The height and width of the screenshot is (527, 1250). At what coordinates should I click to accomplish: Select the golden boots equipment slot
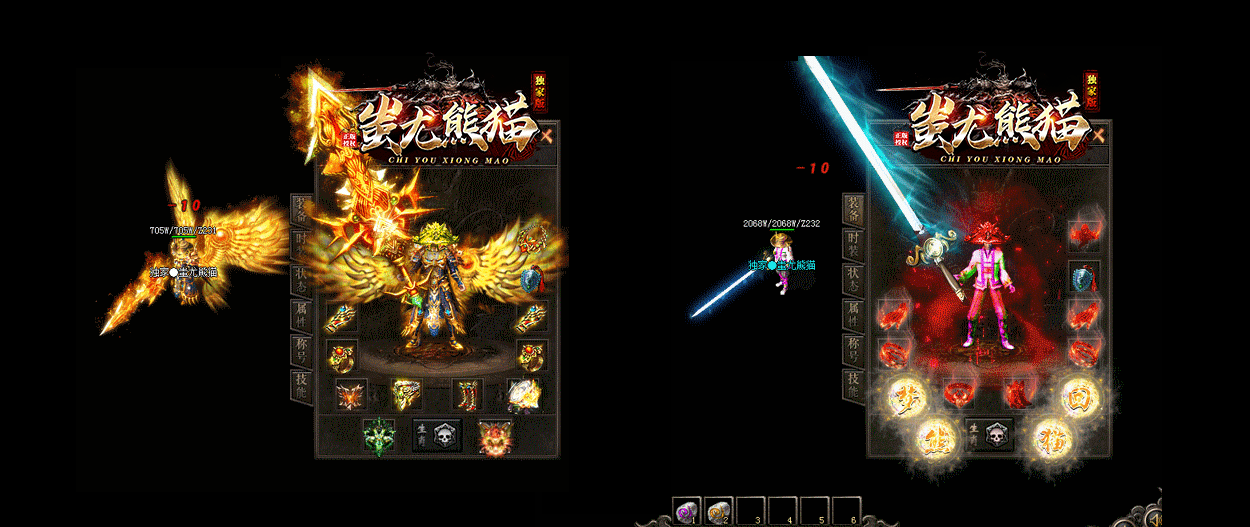467,395
